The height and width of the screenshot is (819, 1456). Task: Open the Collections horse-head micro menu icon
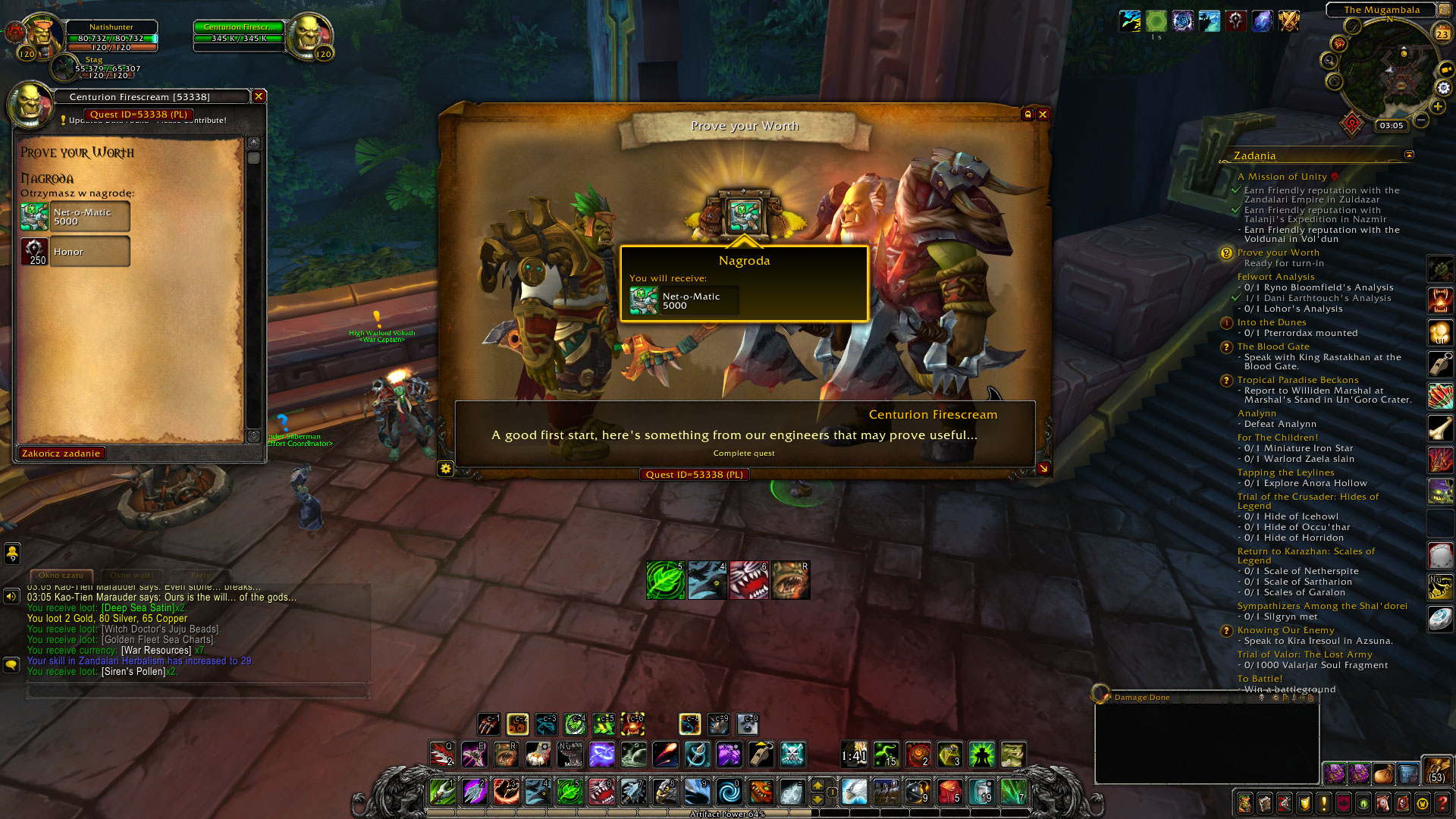1382,805
